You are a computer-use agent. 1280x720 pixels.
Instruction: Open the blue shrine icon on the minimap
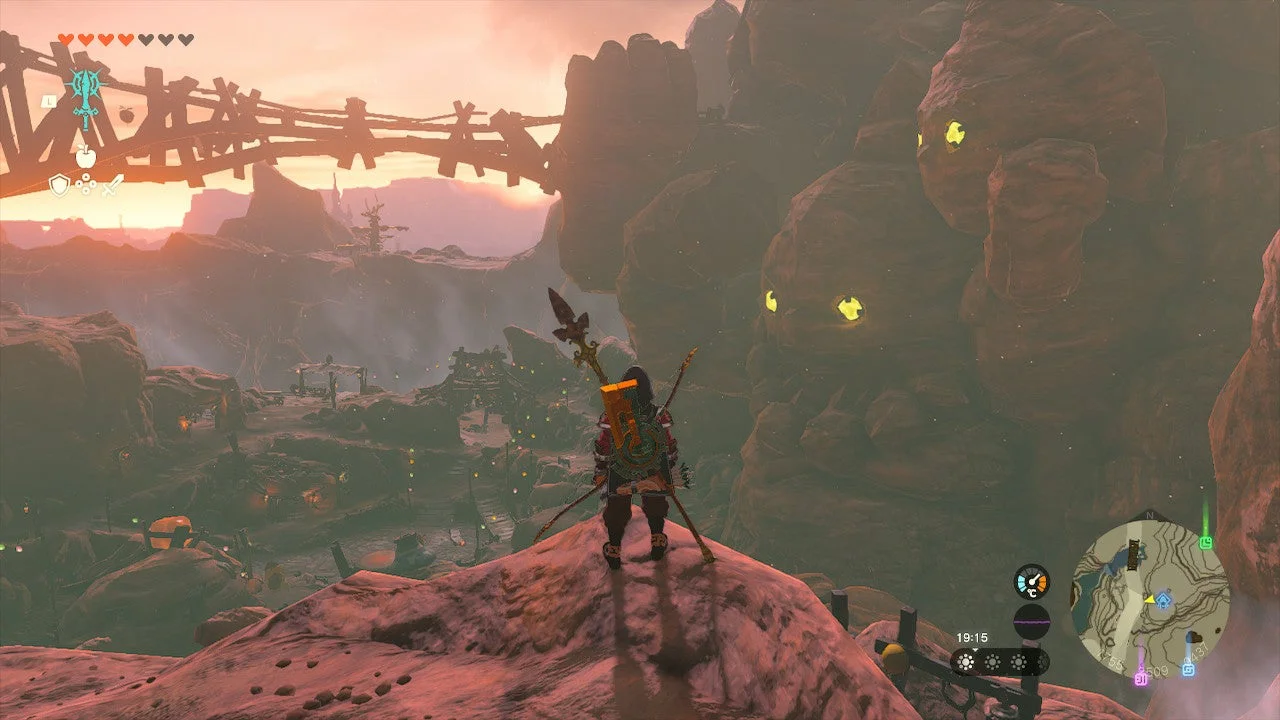tap(1162, 599)
